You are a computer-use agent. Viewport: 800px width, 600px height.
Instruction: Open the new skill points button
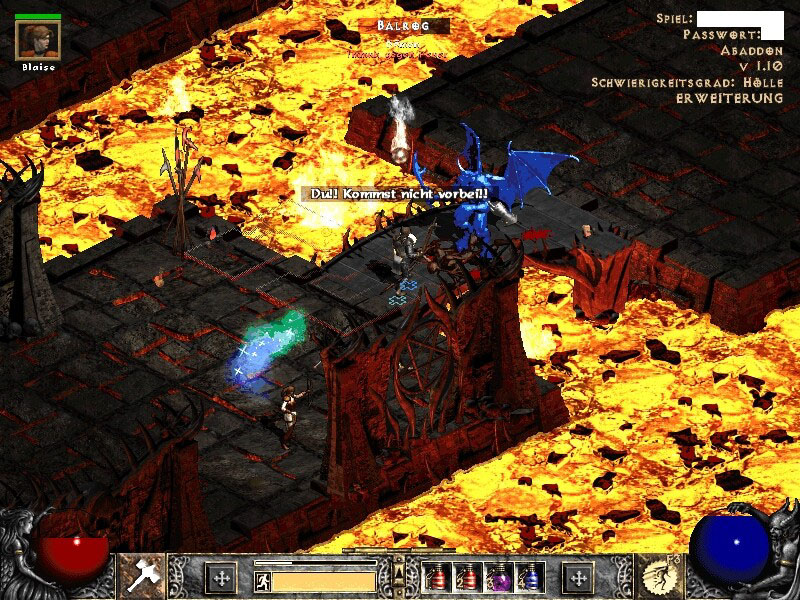pos(578,578)
